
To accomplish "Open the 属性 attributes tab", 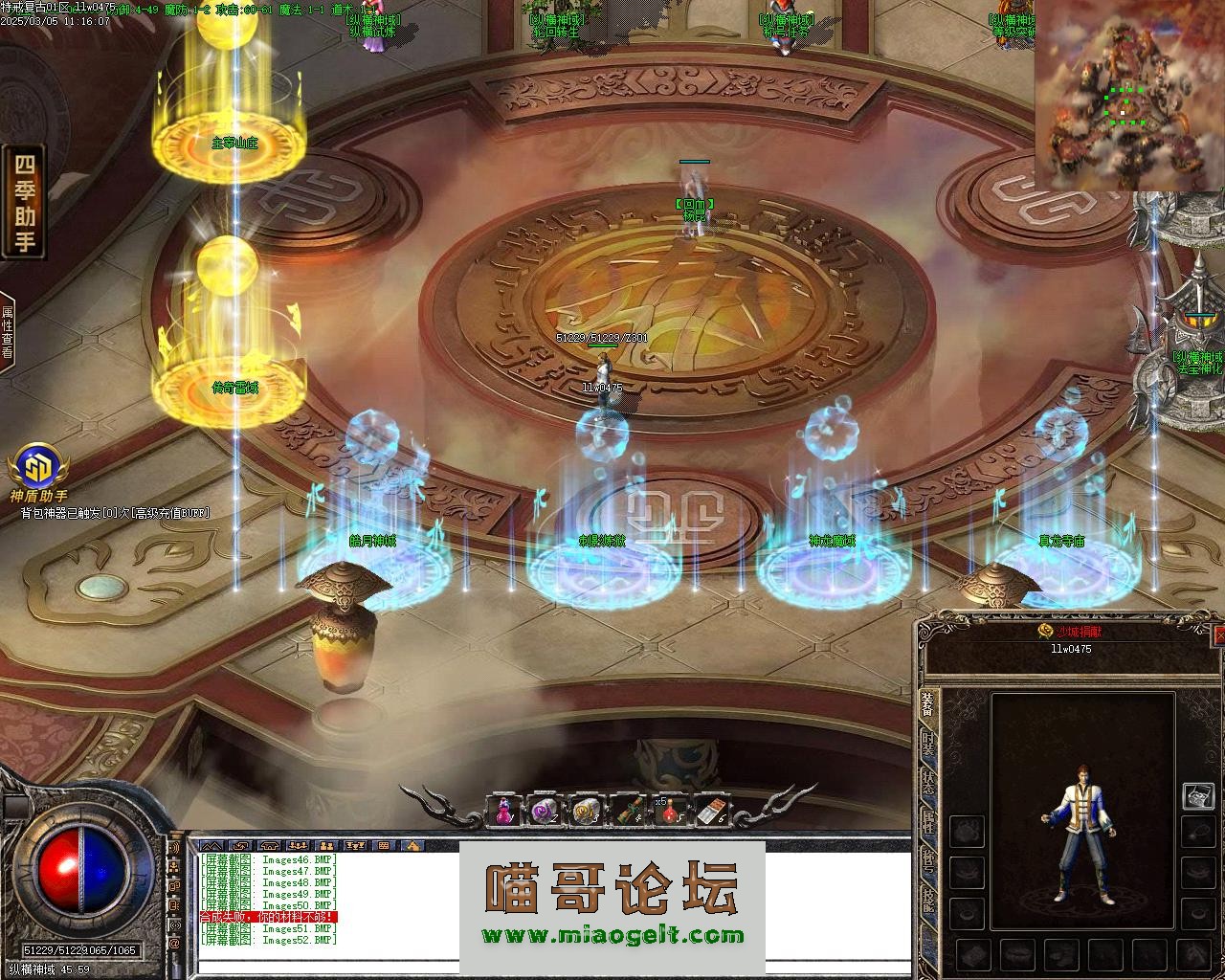I will pos(927,820).
